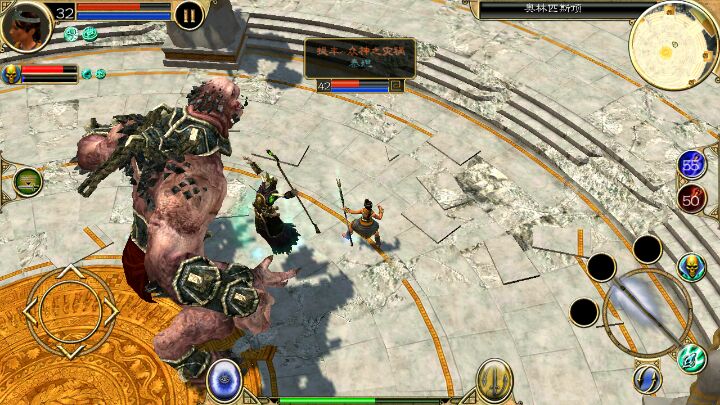This screenshot has width=720, height=405.
Task: Tap the golden sword weapon-swap button
Action: click(494, 381)
